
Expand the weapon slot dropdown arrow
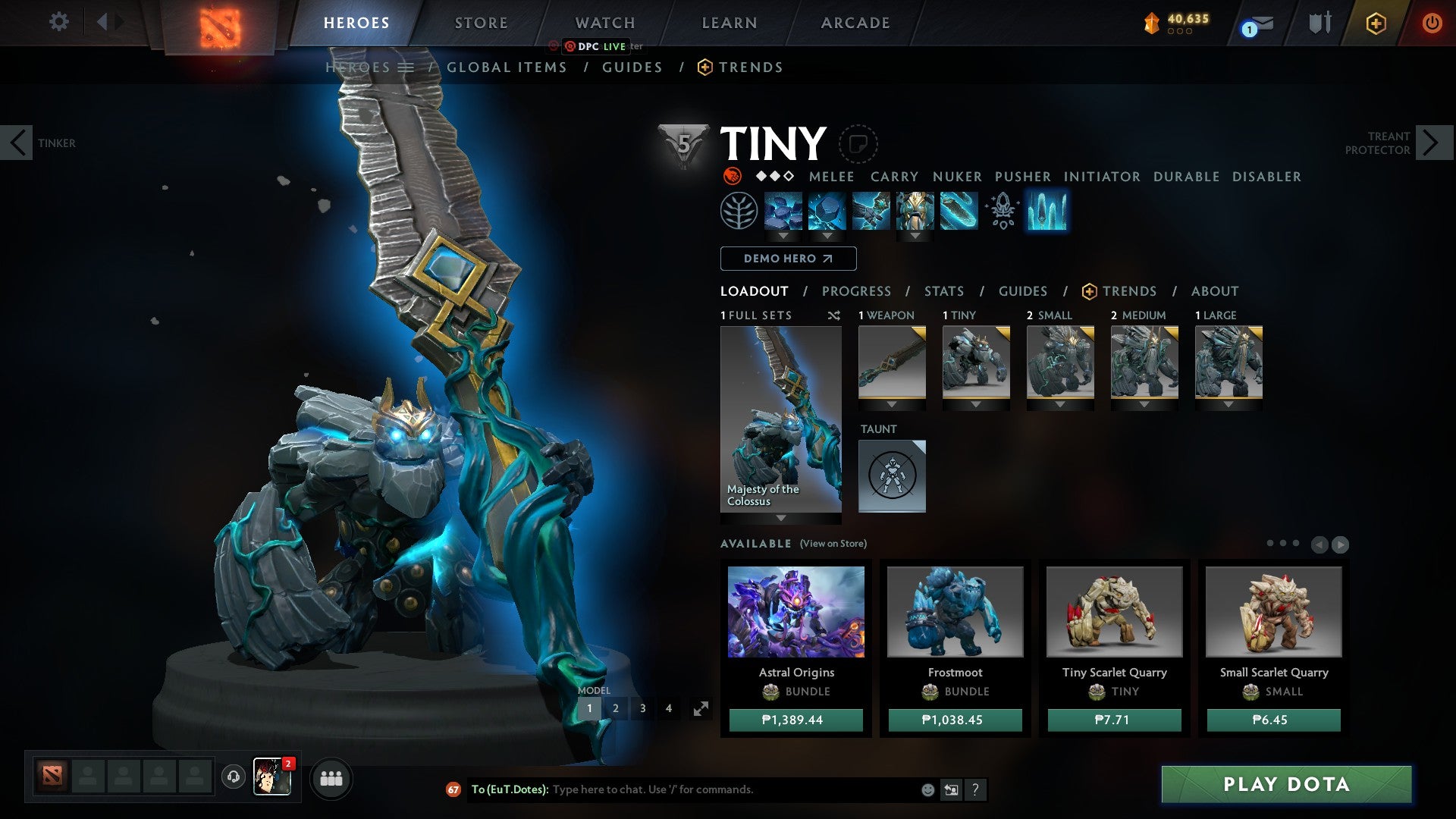click(892, 404)
